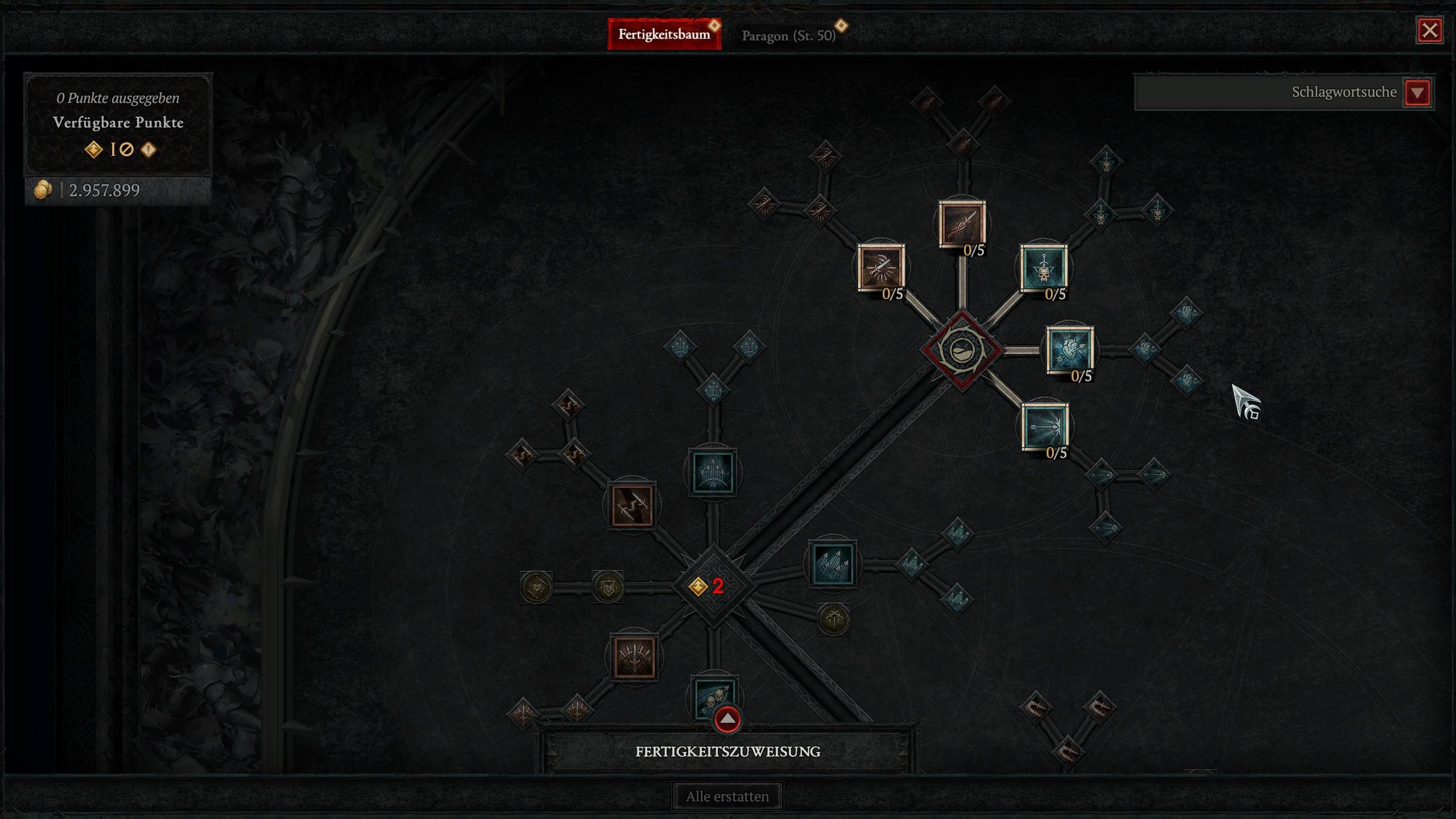Switch to the Paragon (St. 50) tab
The width and height of the screenshot is (1456, 819).
point(788,35)
